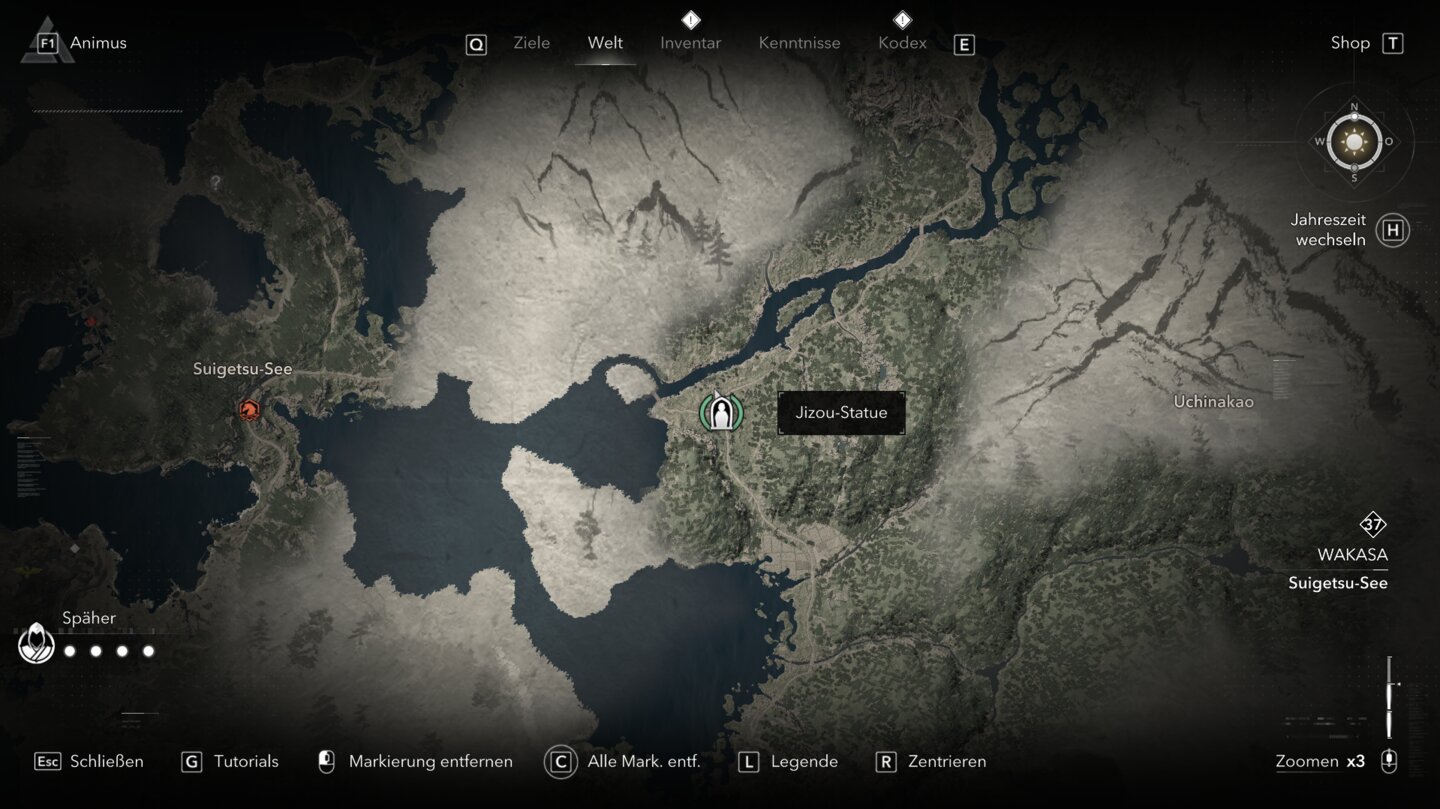The height and width of the screenshot is (809, 1440).
Task: Select the Welt tab
Action: tap(605, 43)
